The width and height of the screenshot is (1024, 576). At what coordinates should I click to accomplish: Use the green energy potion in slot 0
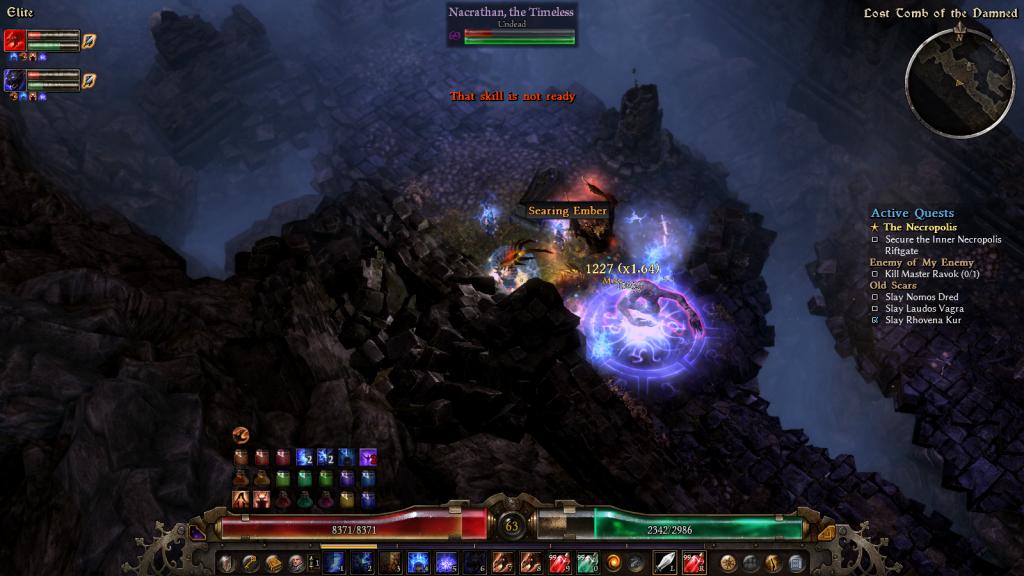click(587, 563)
